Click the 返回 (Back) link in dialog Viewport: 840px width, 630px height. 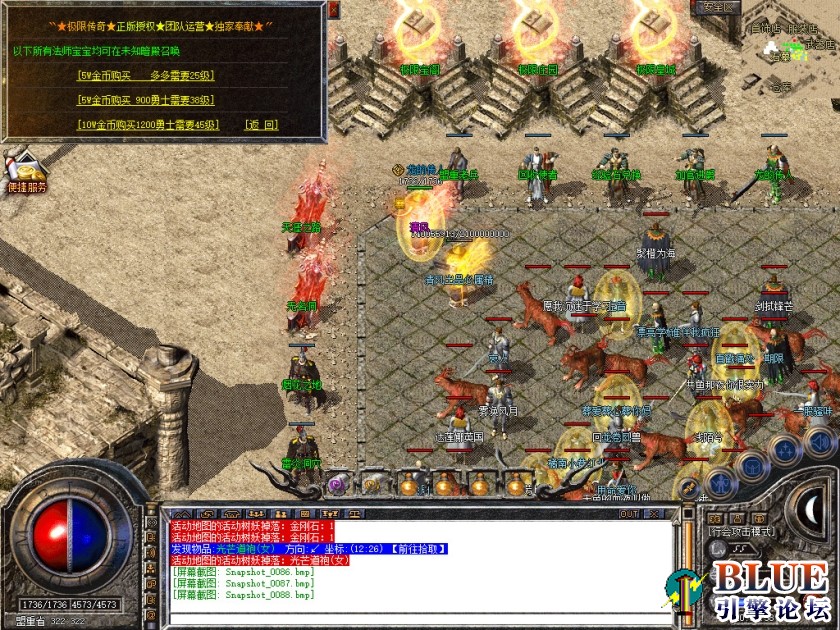pos(262,125)
